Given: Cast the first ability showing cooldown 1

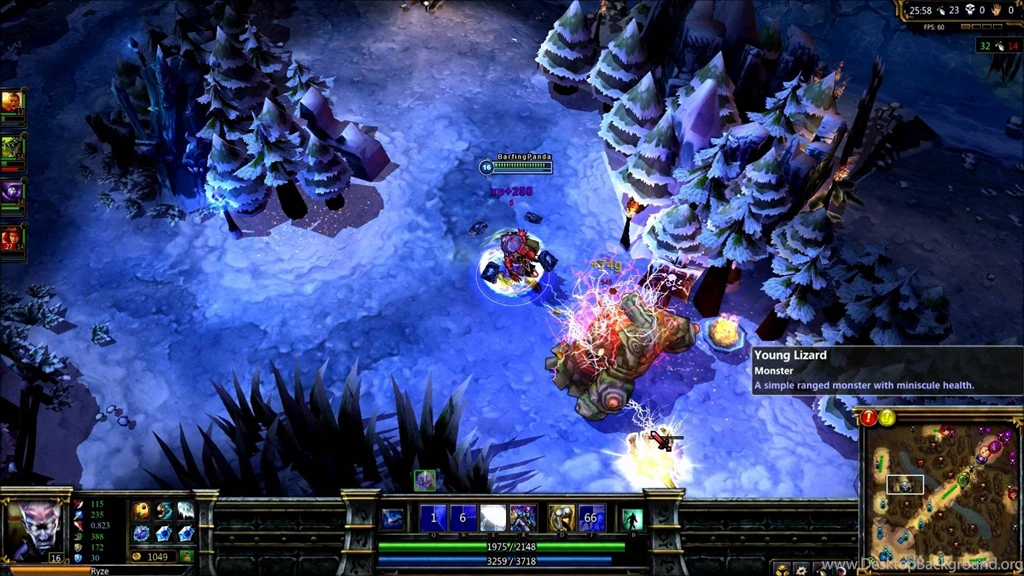Looking at the screenshot, I should coord(433,517).
